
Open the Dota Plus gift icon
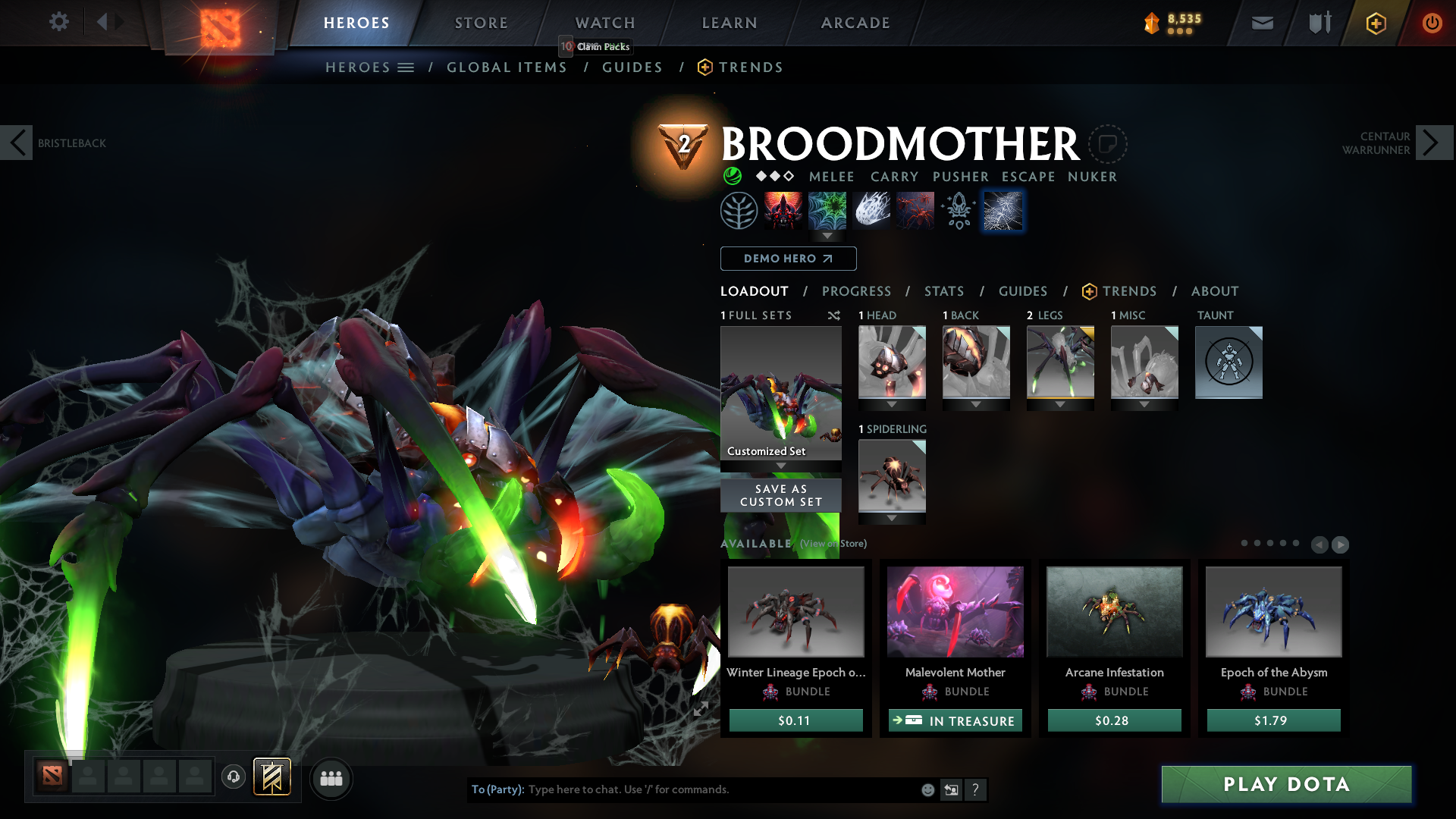point(1375,23)
